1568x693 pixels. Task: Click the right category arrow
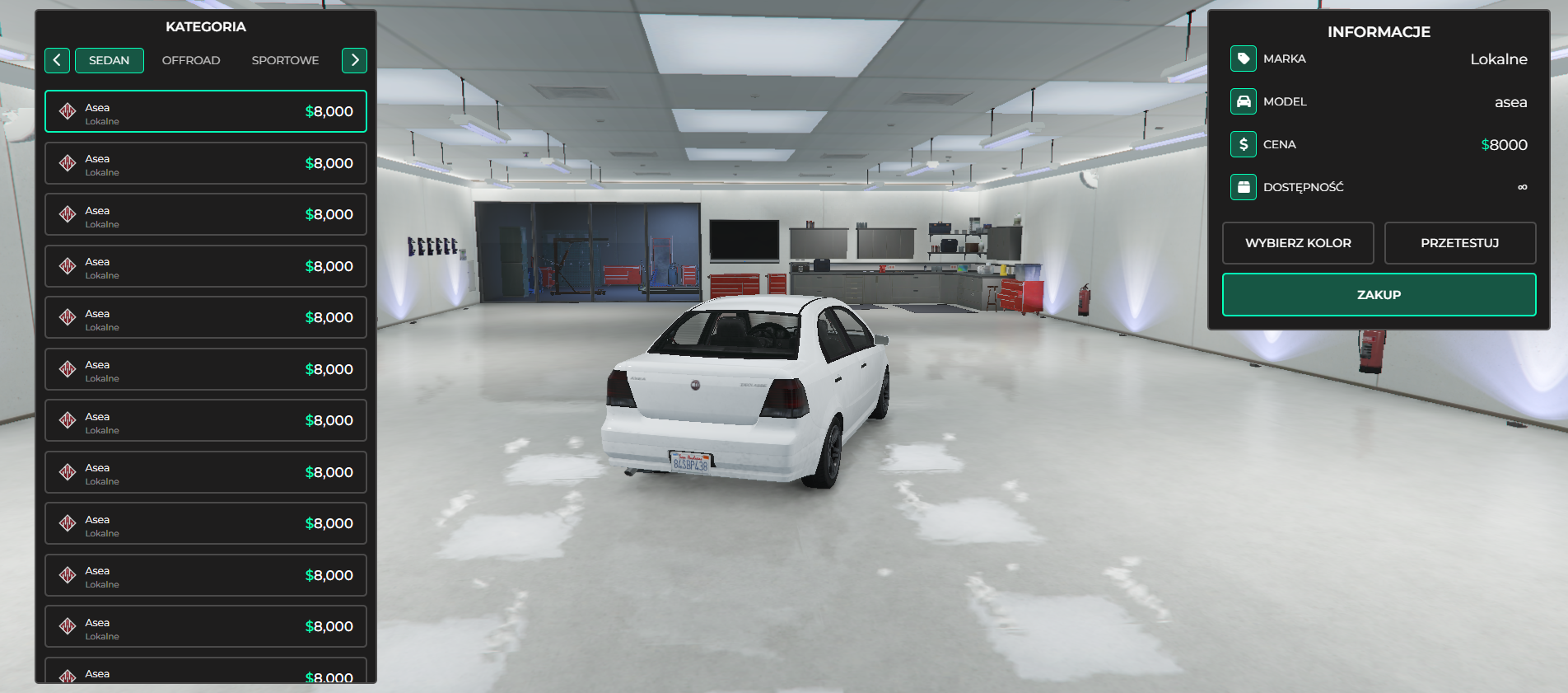pyautogui.click(x=354, y=60)
